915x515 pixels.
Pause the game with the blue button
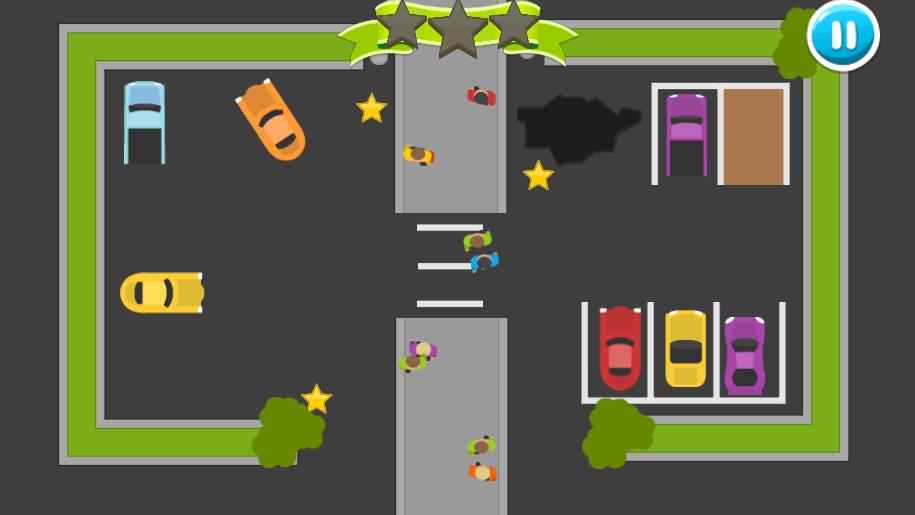843,35
